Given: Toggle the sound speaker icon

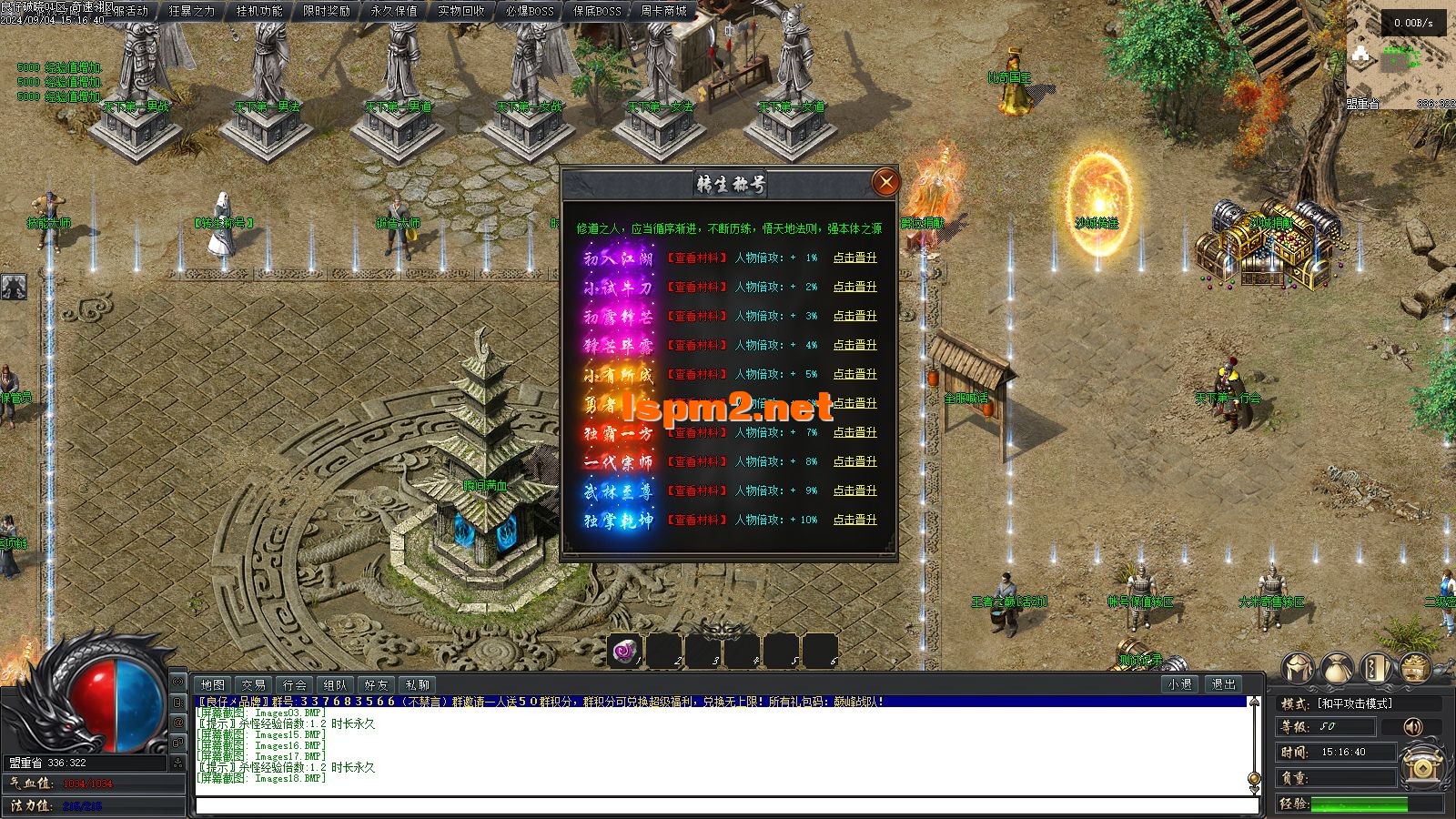Looking at the screenshot, I should (1412, 726).
